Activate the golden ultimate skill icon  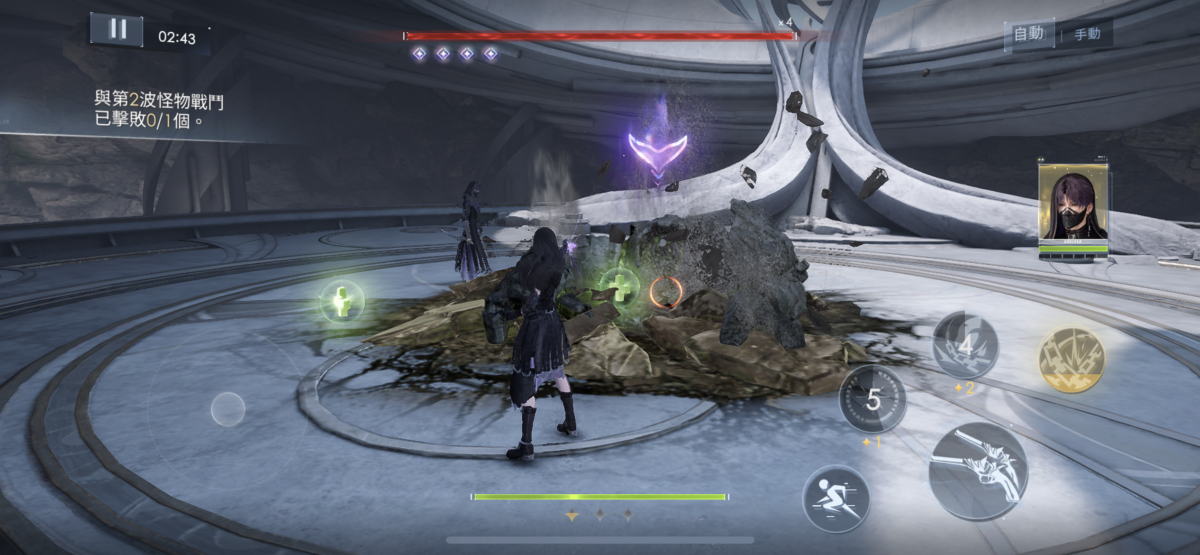click(x=1071, y=359)
